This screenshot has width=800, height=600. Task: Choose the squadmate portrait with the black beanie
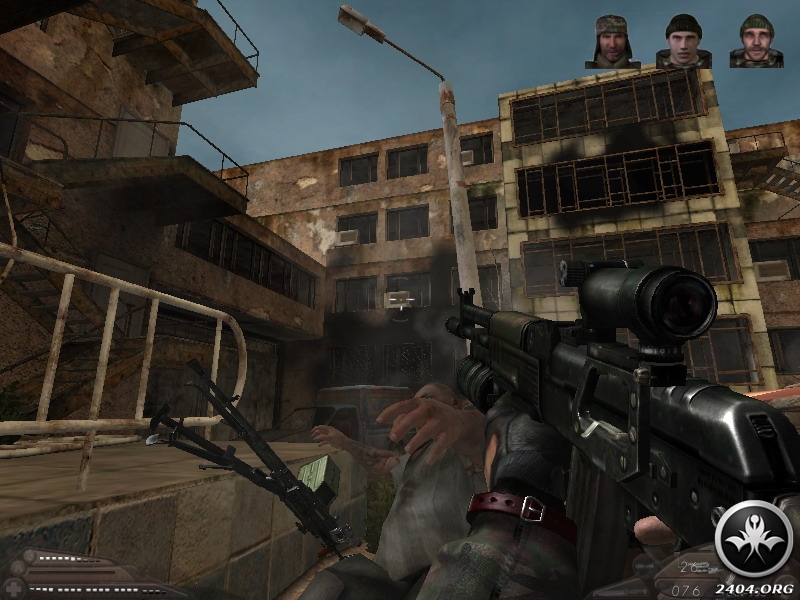click(x=683, y=42)
